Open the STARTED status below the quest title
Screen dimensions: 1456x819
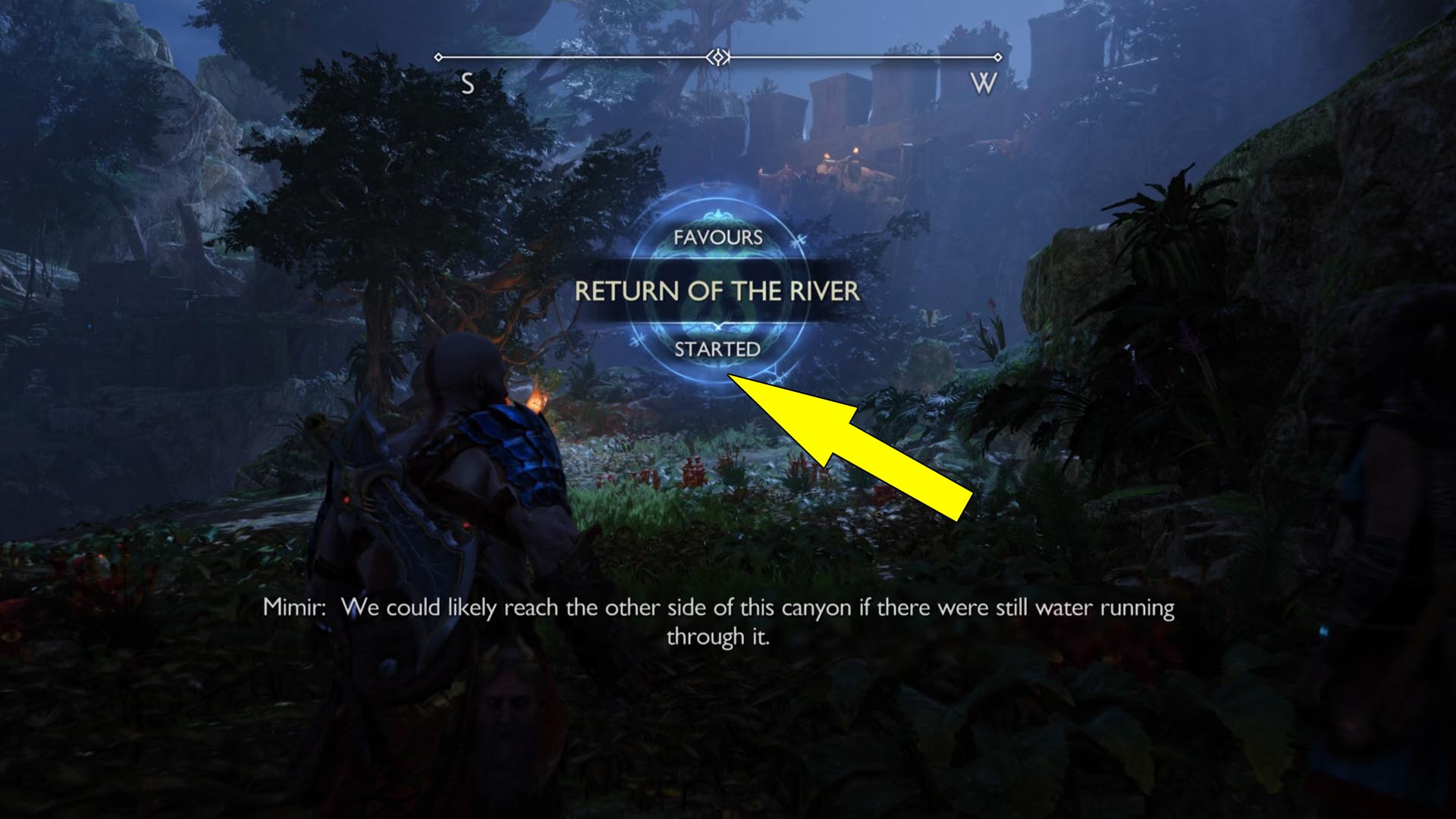719,350
